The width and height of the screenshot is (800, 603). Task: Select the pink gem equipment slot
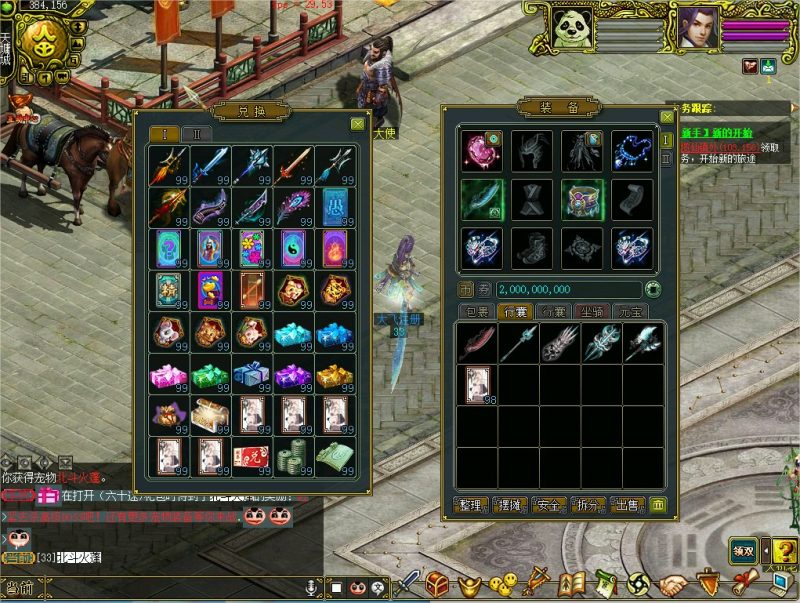(481, 150)
